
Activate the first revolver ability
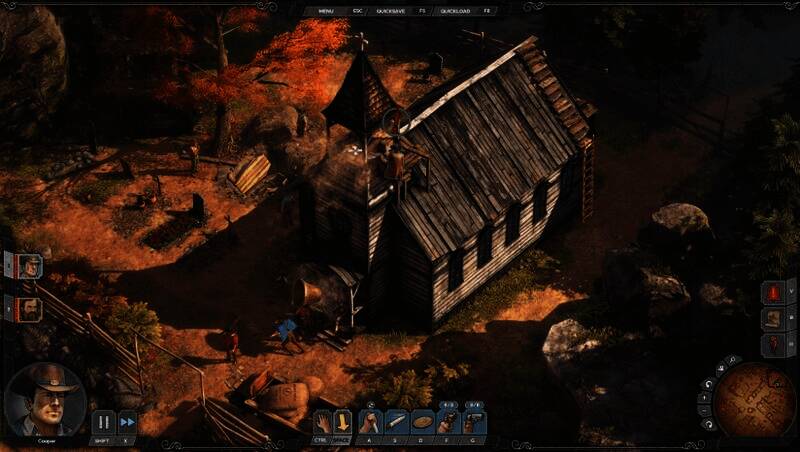click(447, 421)
